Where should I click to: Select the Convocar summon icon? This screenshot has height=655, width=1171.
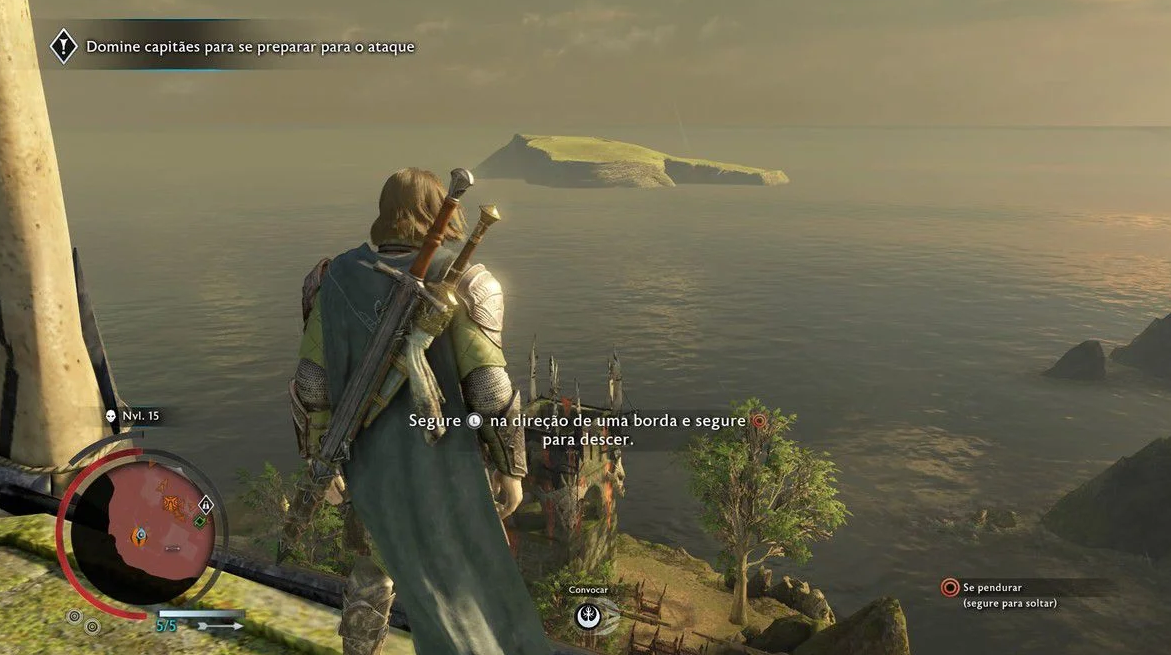click(589, 614)
